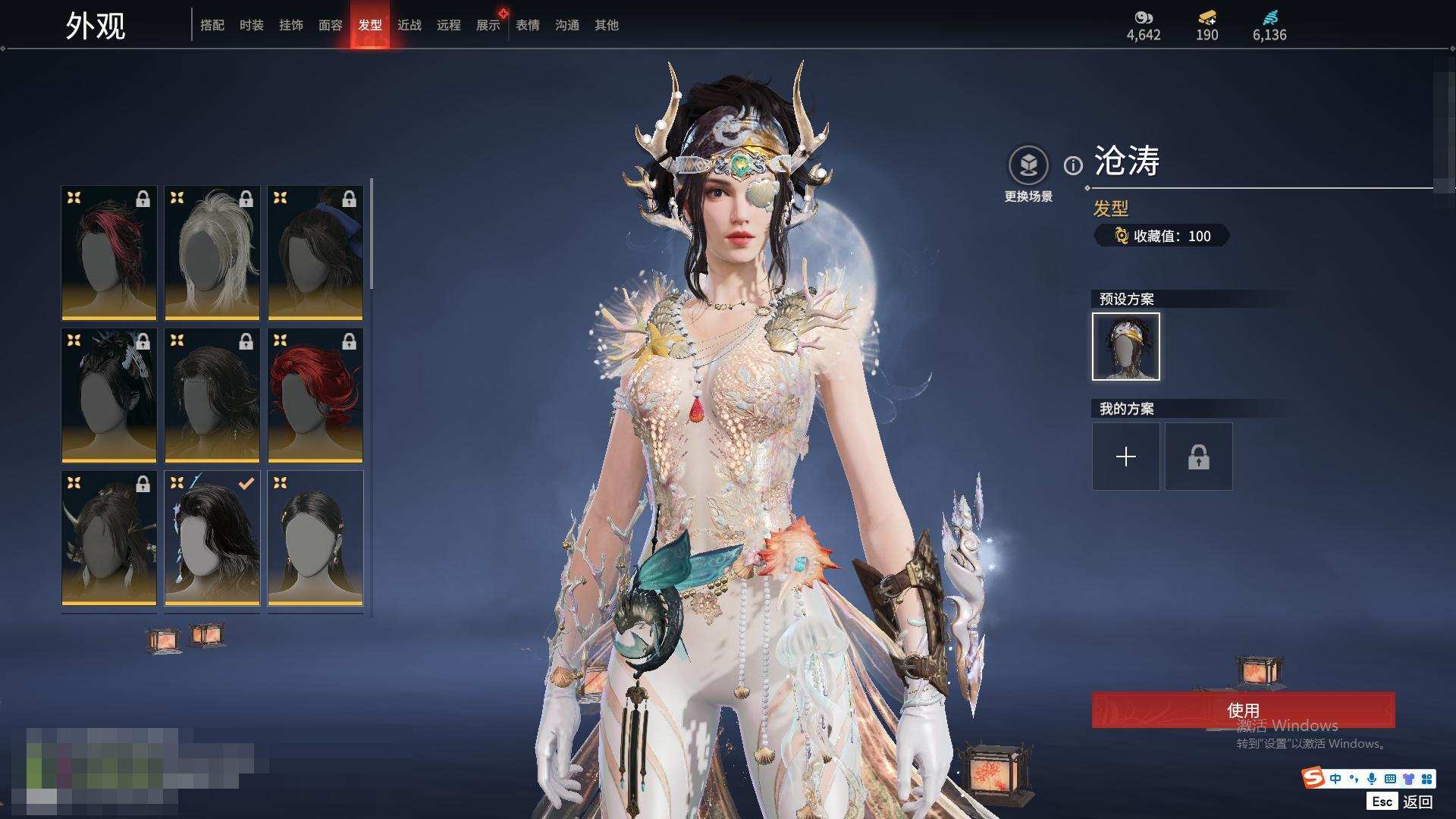This screenshot has height=819, width=1456.
Task: Select the hairstyle with blue ribbon
Action: tap(315, 253)
